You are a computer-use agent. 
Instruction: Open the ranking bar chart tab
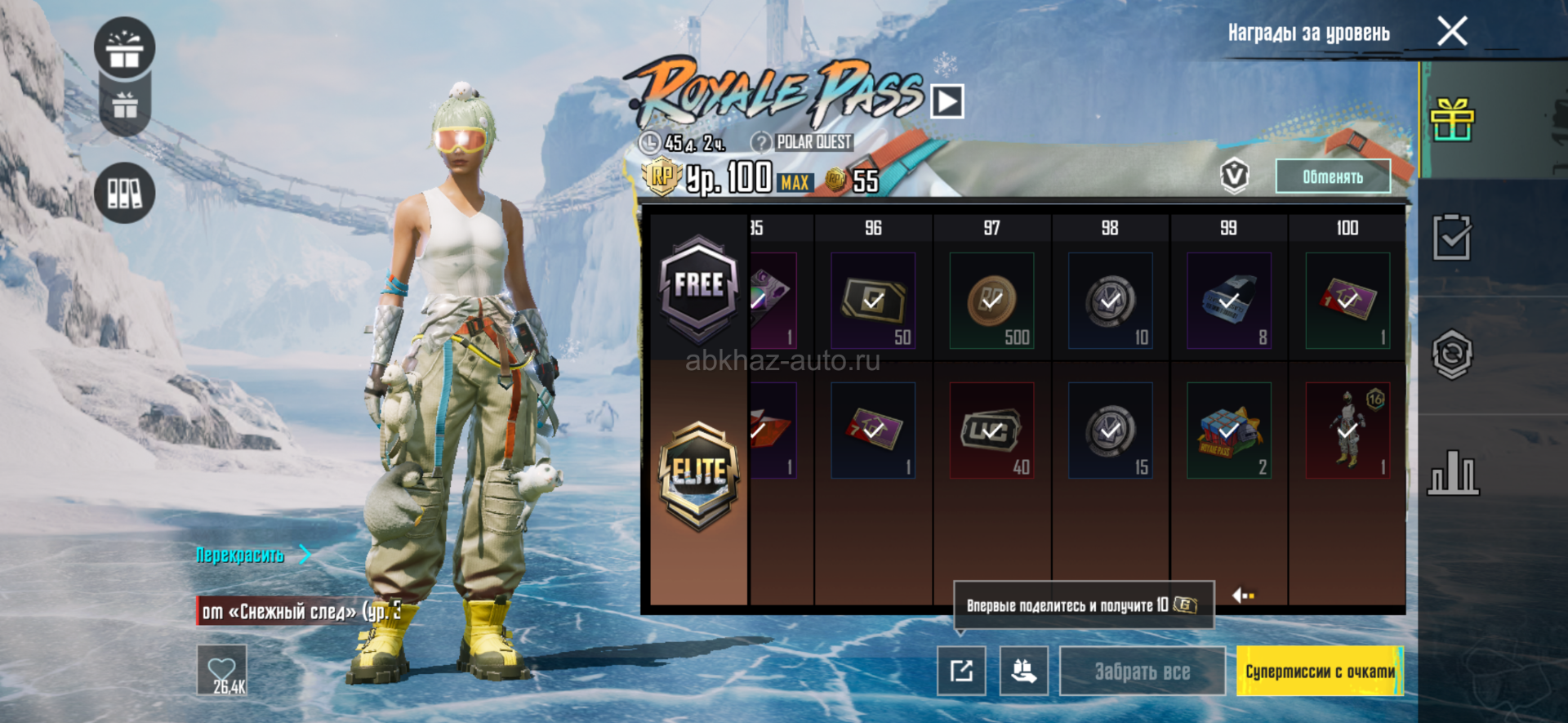point(1452,472)
